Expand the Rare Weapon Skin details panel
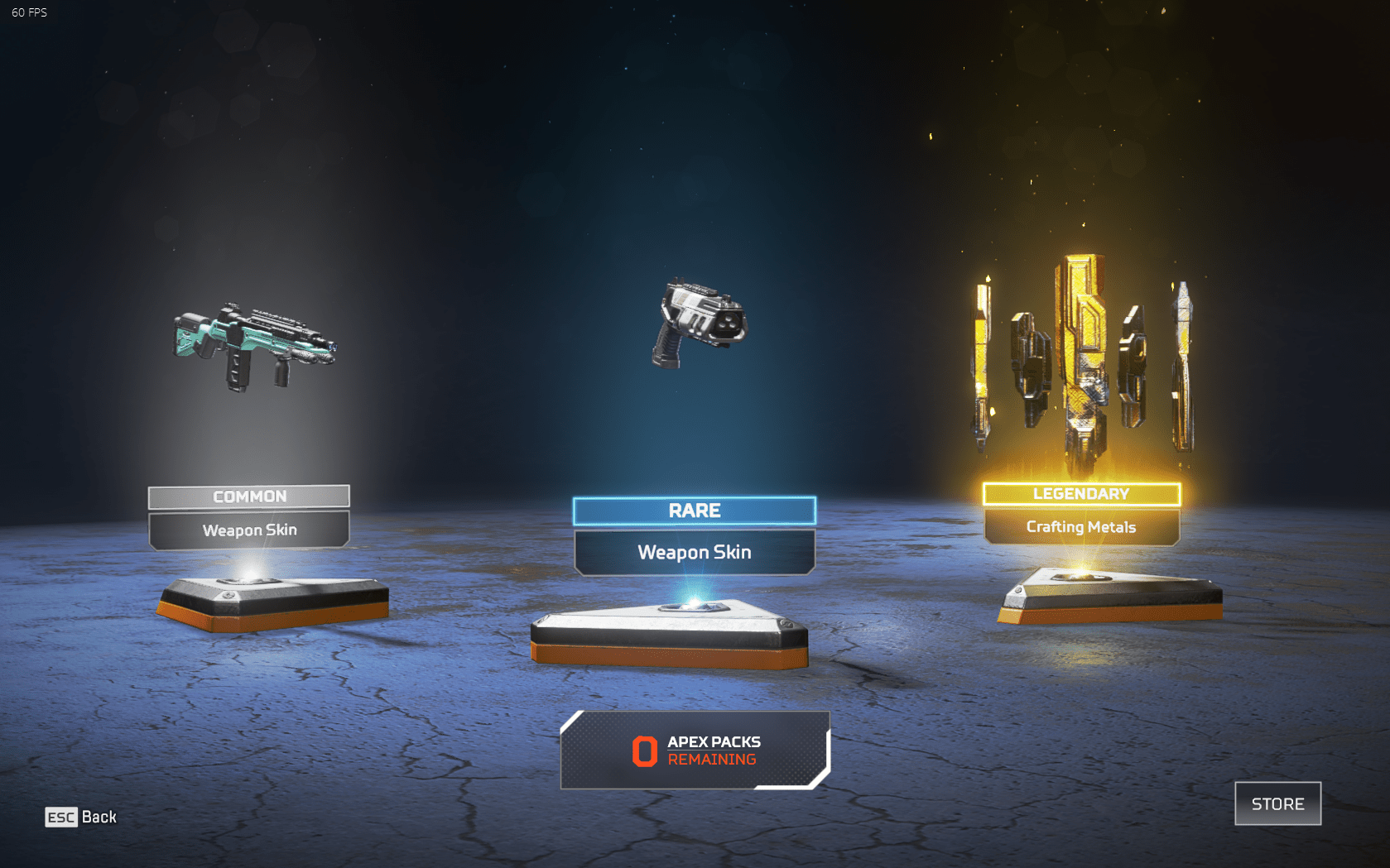1390x868 pixels. click(x=695, y=552)
